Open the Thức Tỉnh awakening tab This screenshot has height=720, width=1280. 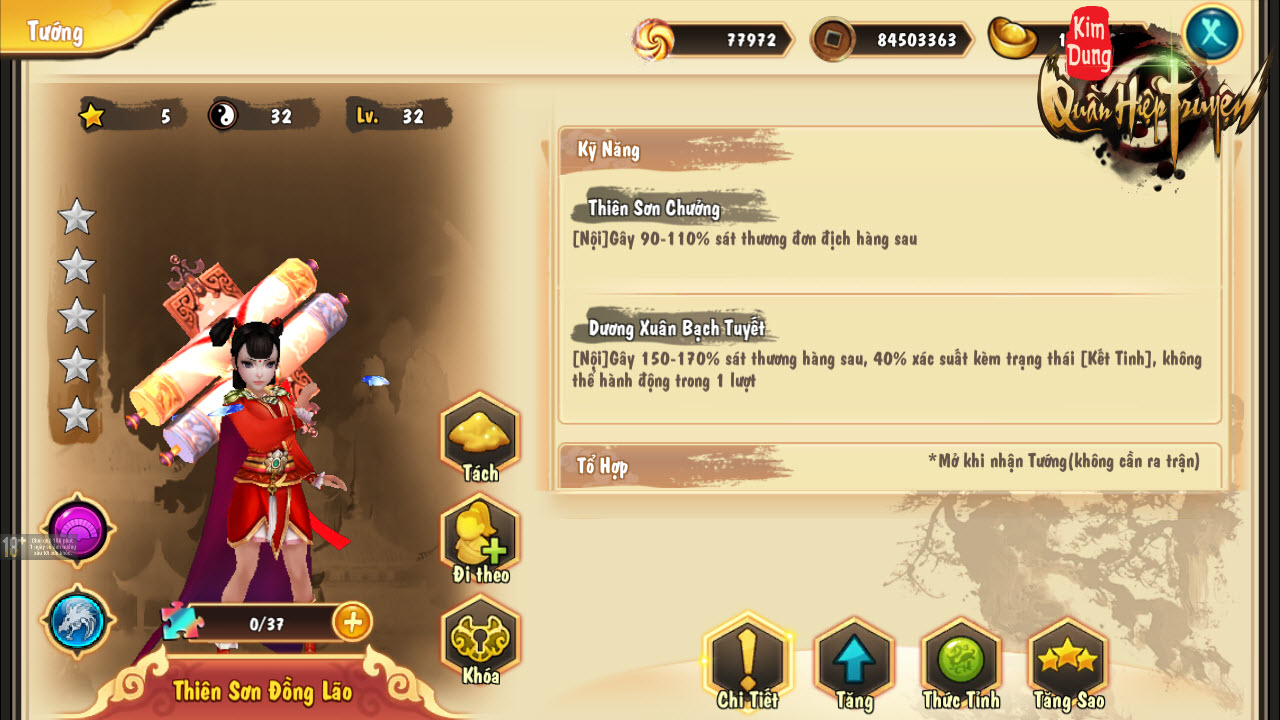pos(961,661)
